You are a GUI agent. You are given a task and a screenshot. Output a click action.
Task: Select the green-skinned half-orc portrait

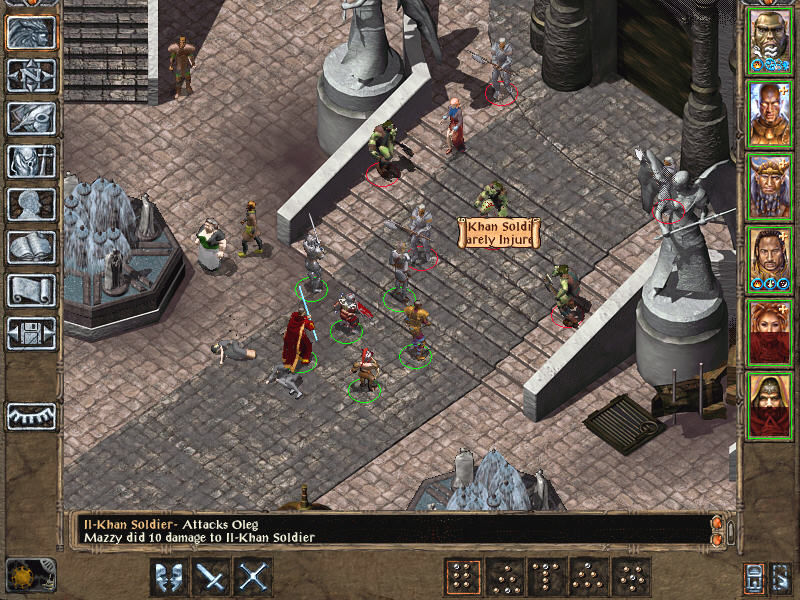coord(770,39)
